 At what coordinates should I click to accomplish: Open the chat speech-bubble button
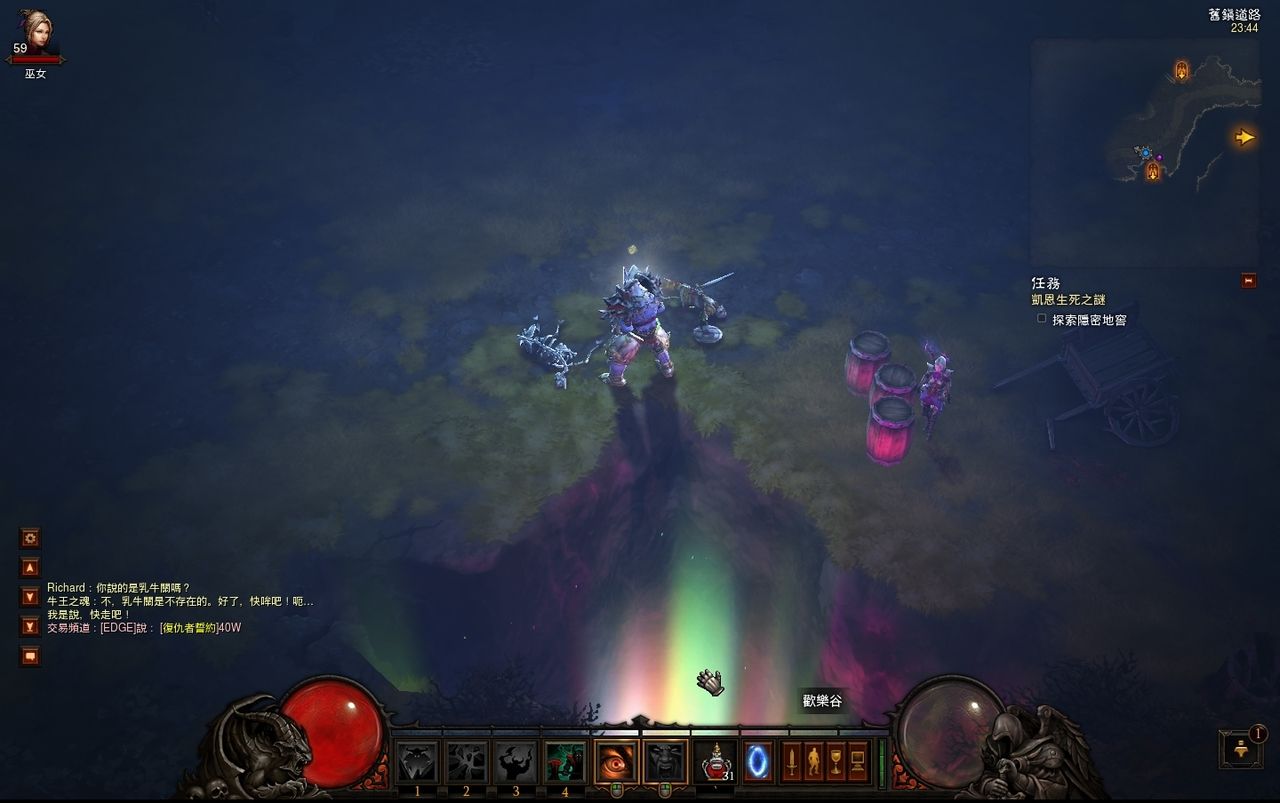pyautogui.click(x=30, y=656)
